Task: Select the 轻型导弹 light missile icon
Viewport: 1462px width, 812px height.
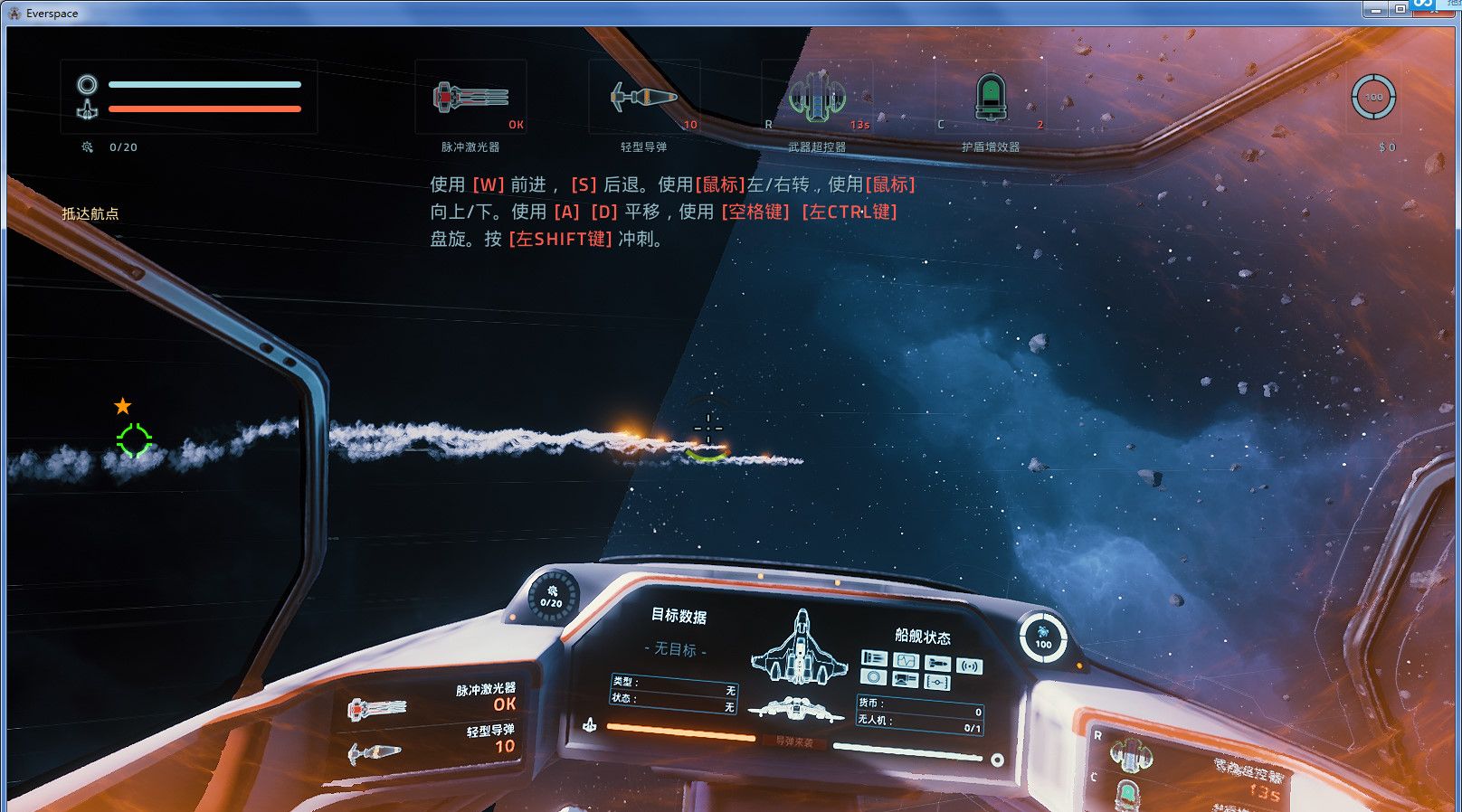Action: point(643,97)
